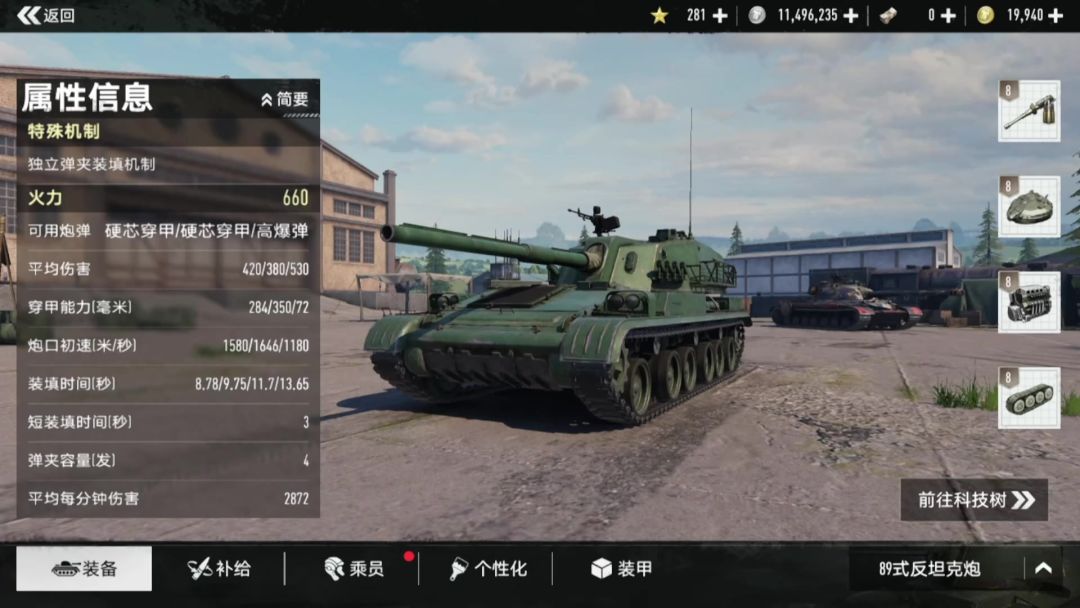This screenshot has width=1080, height=608.
Task: Open the tech tree via 前往科技树
Action: point(974,500)
